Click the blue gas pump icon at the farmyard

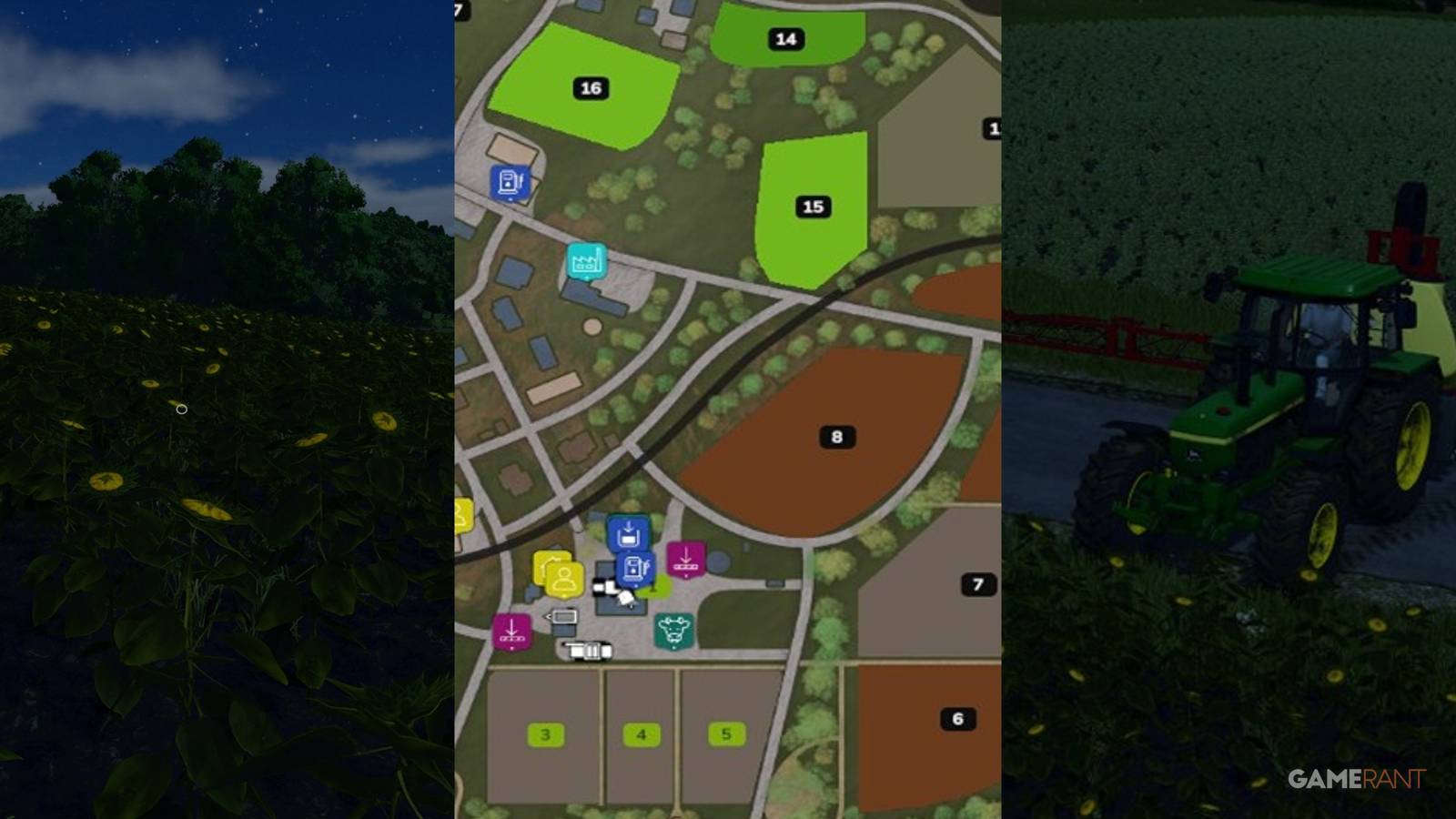635,567
